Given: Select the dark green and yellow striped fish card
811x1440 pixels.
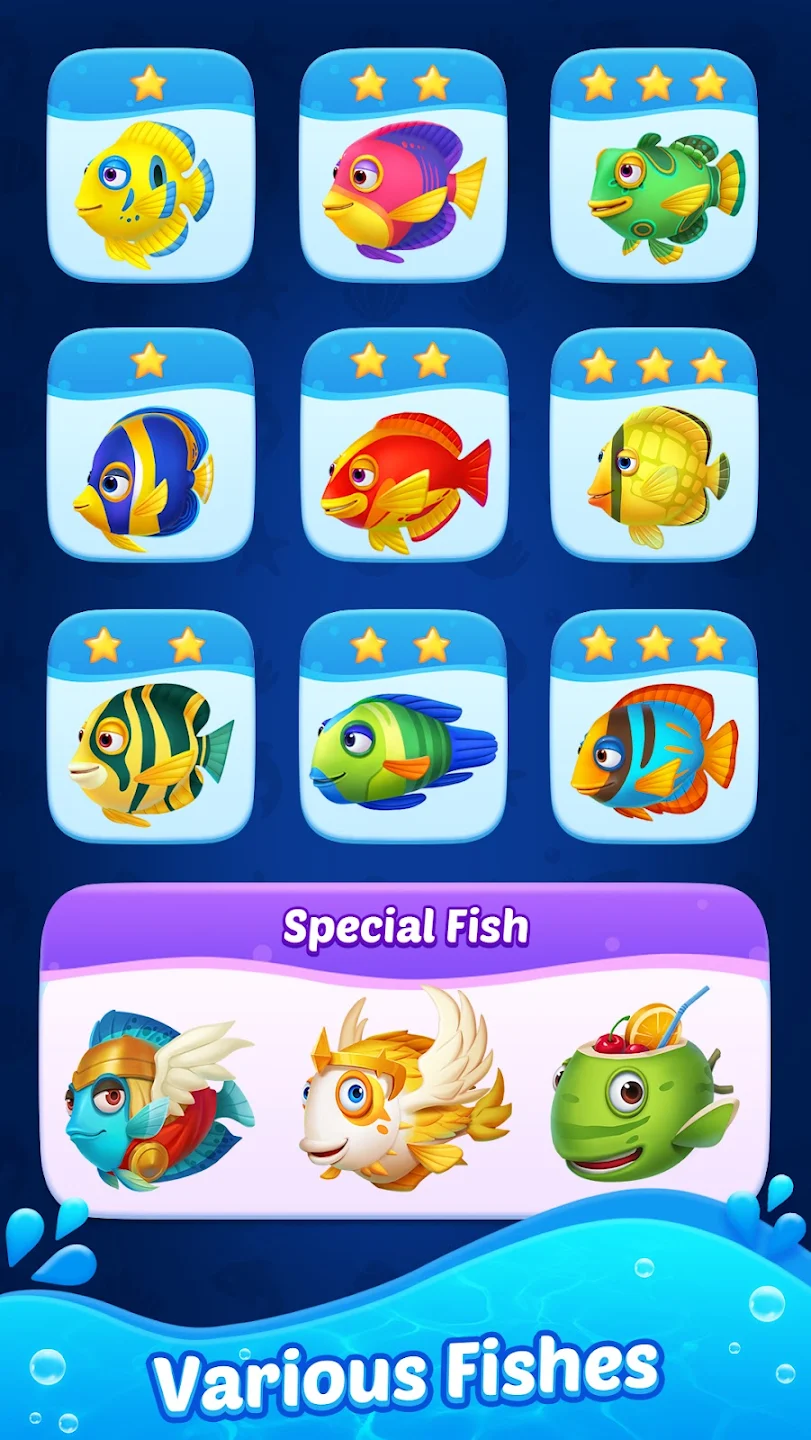Looking at the screenshot, I should point(151,725).
